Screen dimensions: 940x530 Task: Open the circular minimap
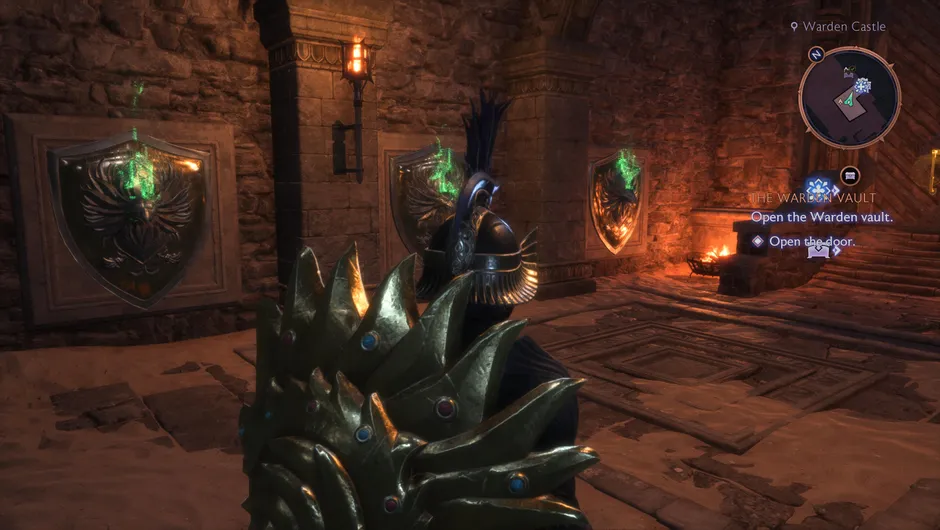849,98
